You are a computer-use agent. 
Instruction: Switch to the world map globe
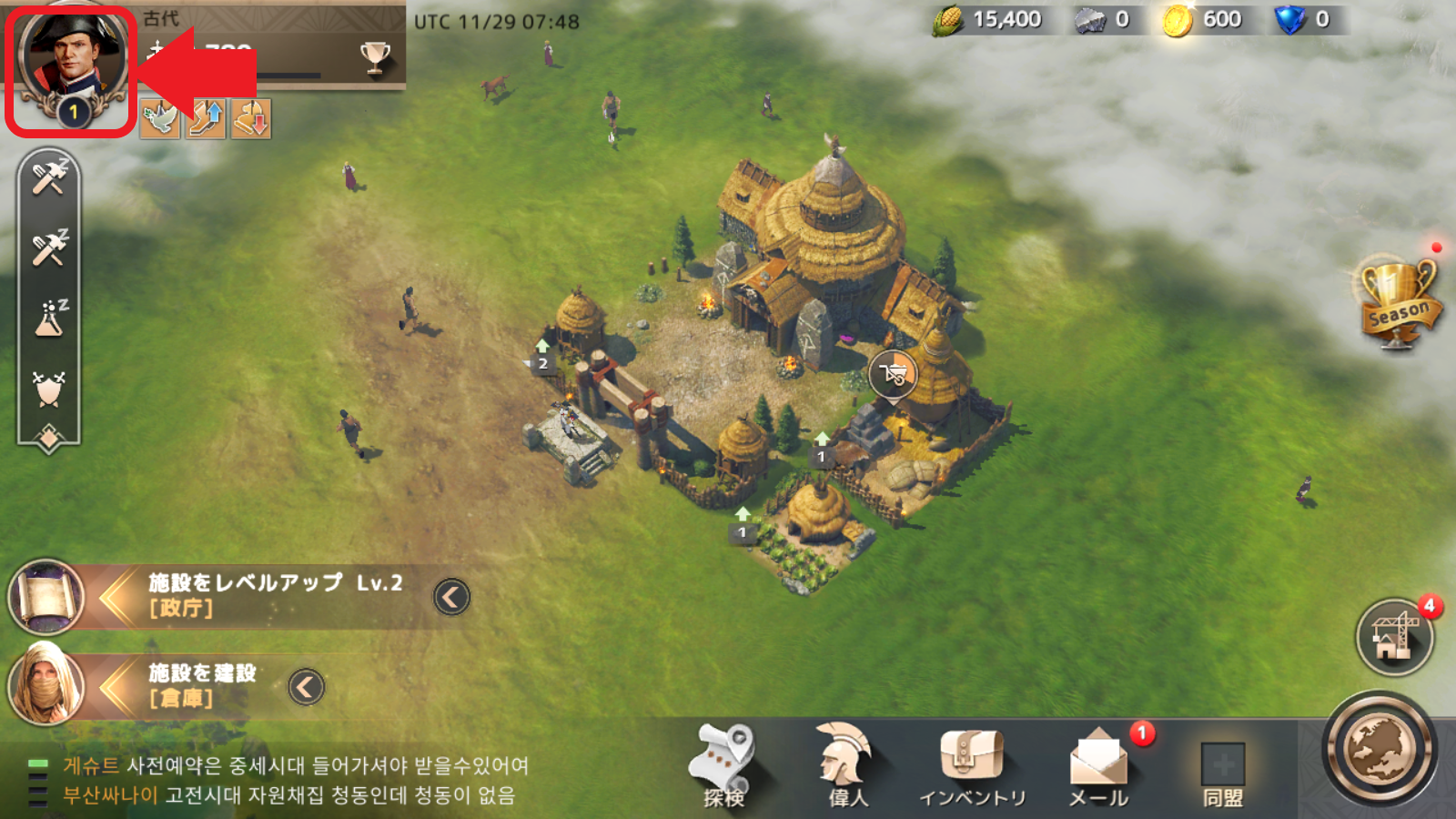[1379, 751]
